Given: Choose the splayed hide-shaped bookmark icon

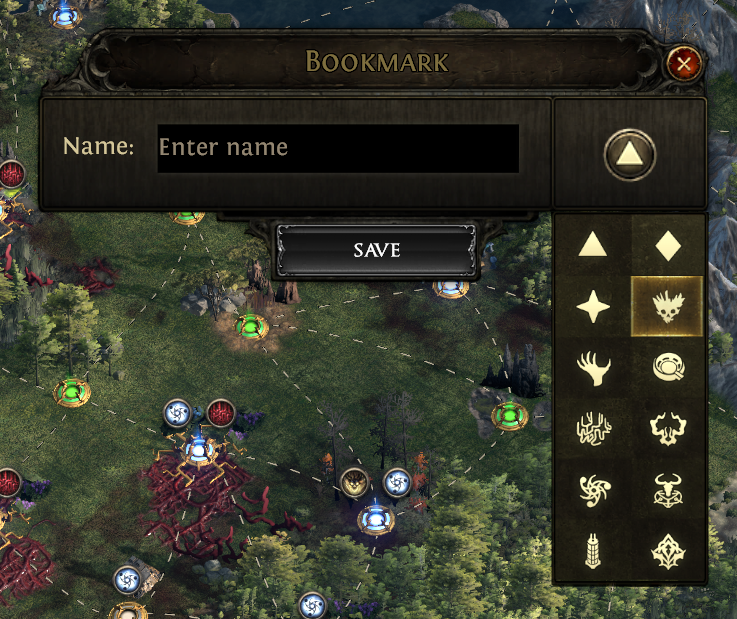Looking at the screenshot, I should coord(668,430).
